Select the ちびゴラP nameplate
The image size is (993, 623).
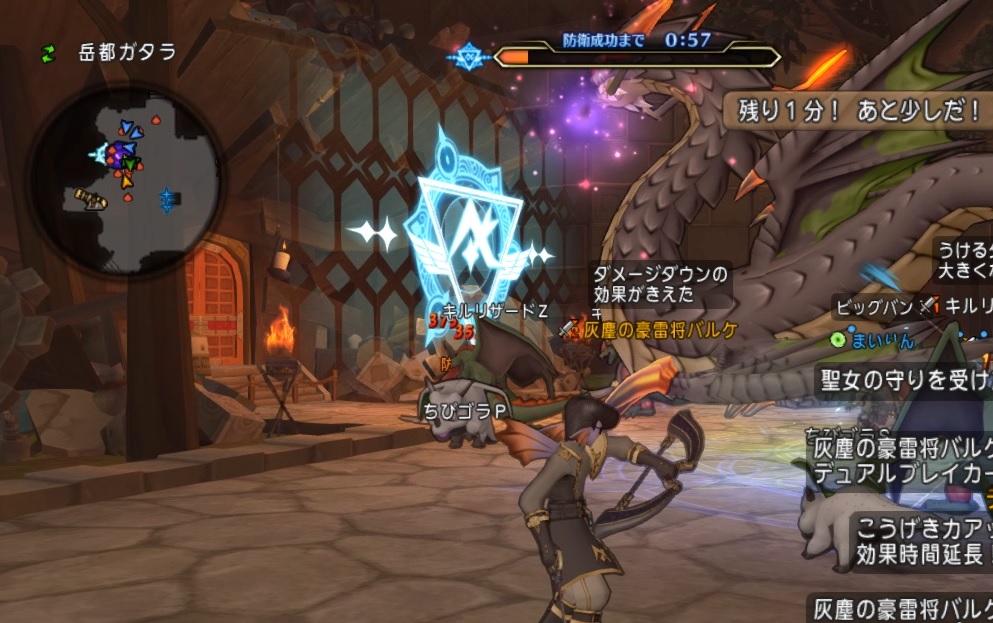coord(465,410)
